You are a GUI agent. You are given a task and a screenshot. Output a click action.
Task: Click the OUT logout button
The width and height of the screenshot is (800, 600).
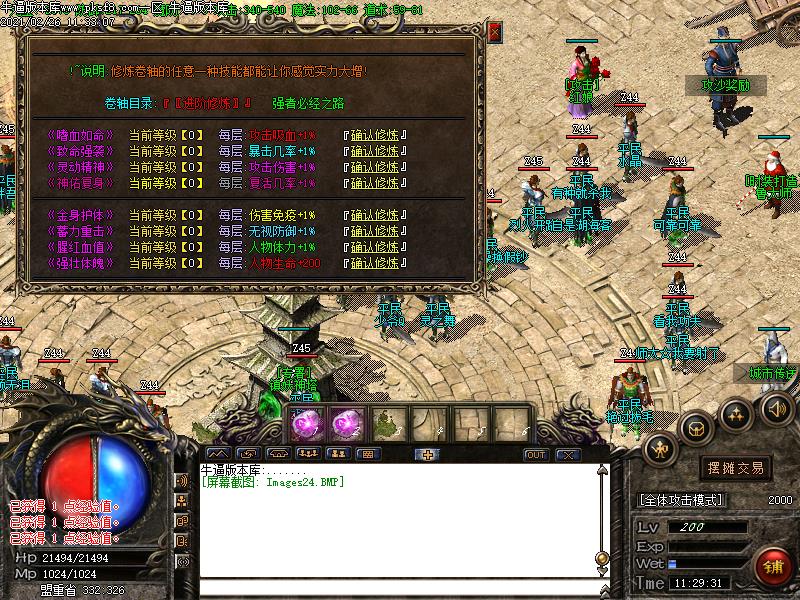click(536, 455)
